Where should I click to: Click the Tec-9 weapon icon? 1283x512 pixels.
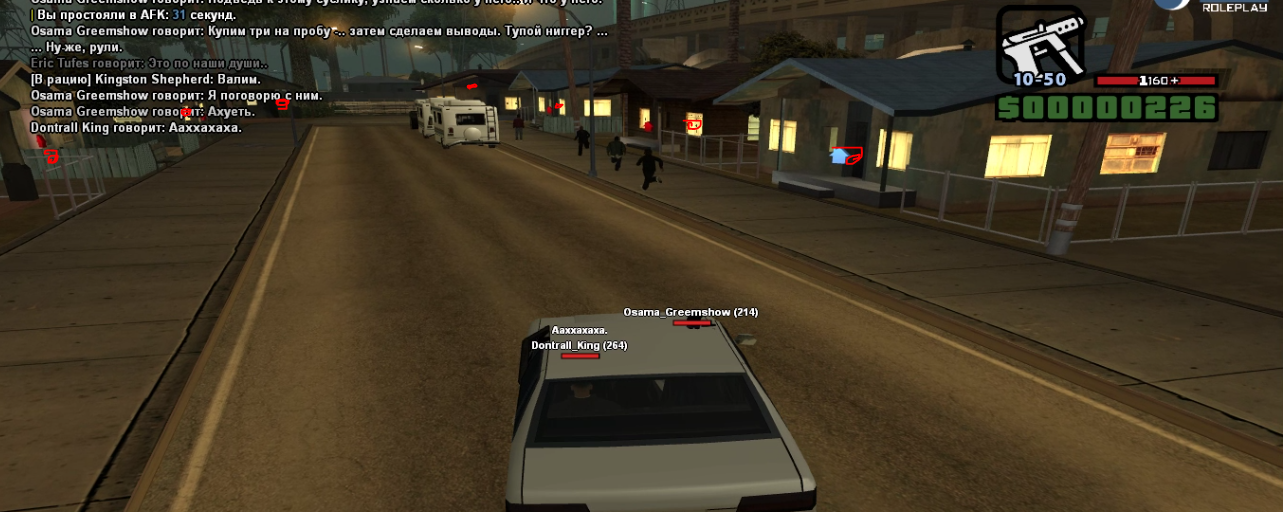tap(1040, 42)
